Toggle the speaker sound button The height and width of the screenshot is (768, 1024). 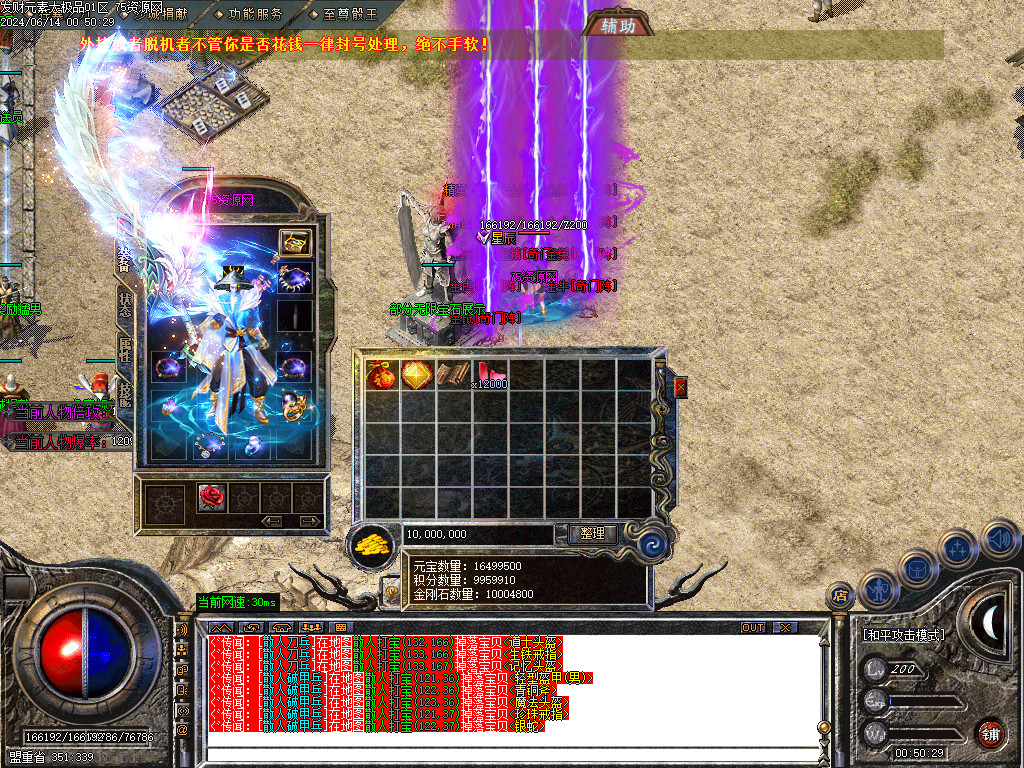click(x=999, y=540)
